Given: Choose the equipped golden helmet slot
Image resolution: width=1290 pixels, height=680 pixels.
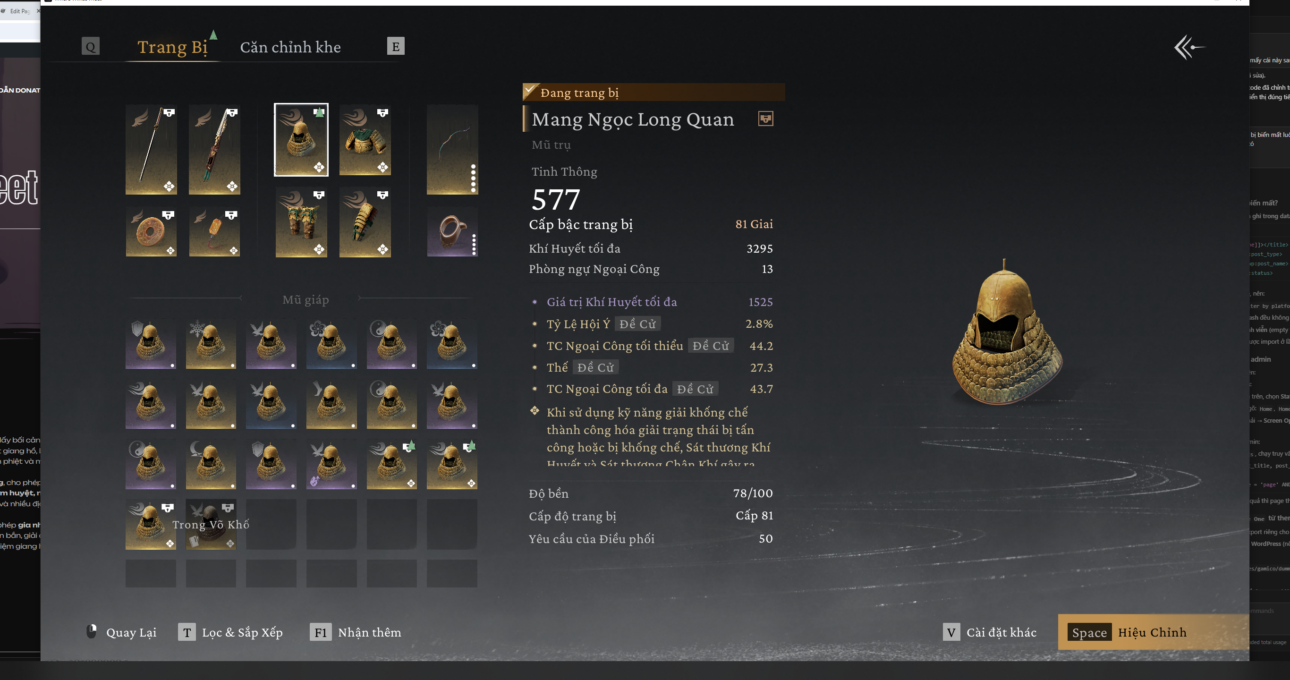Looking at the screenshot, I should click(x=301, y=140).
